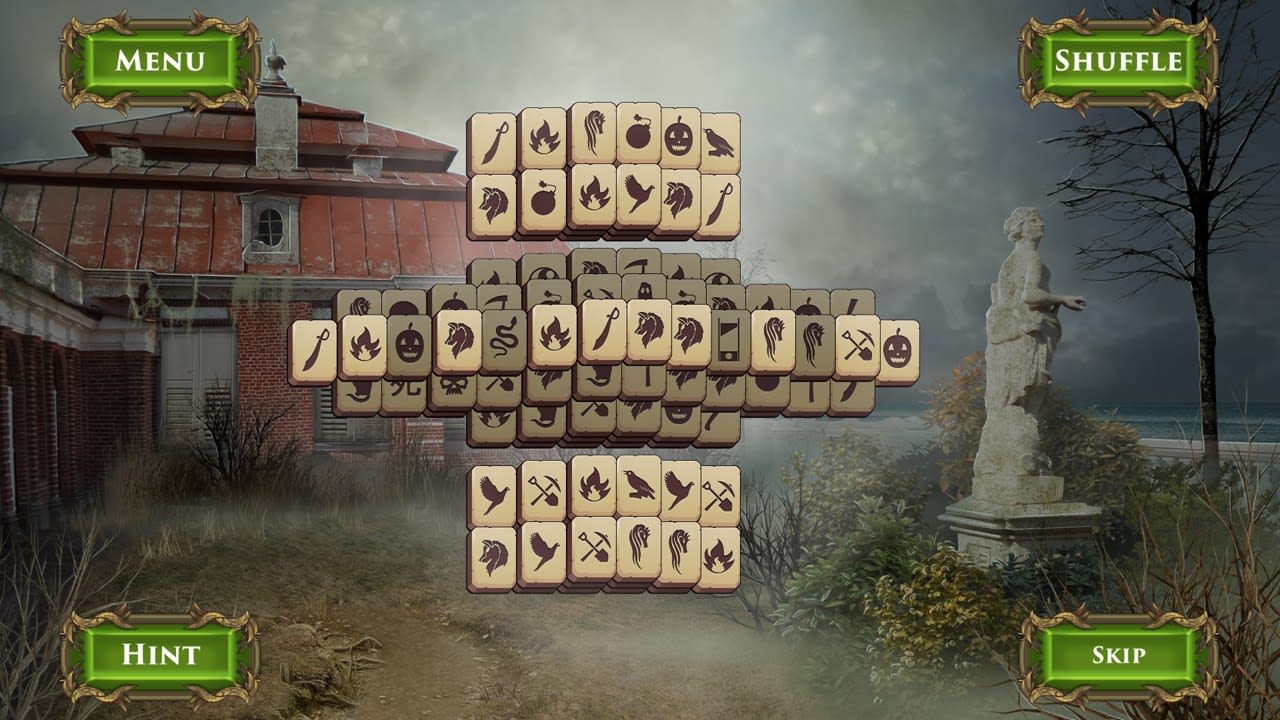This screenshot has width=1280, height=720.
Task: Select the bomb tile in the top row
Action: 638,135
